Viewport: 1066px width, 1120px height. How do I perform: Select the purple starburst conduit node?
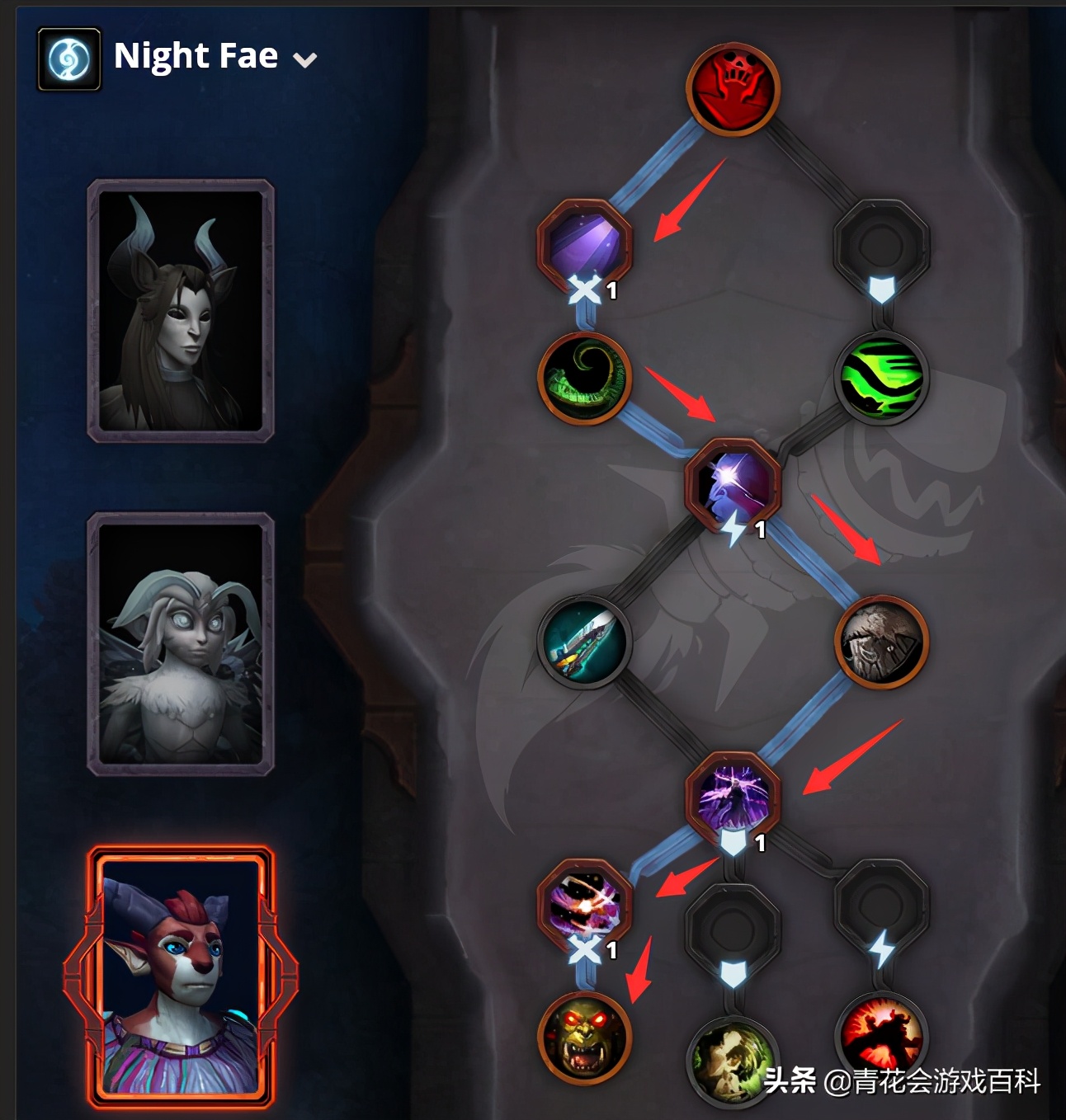[x=733, y=485]
